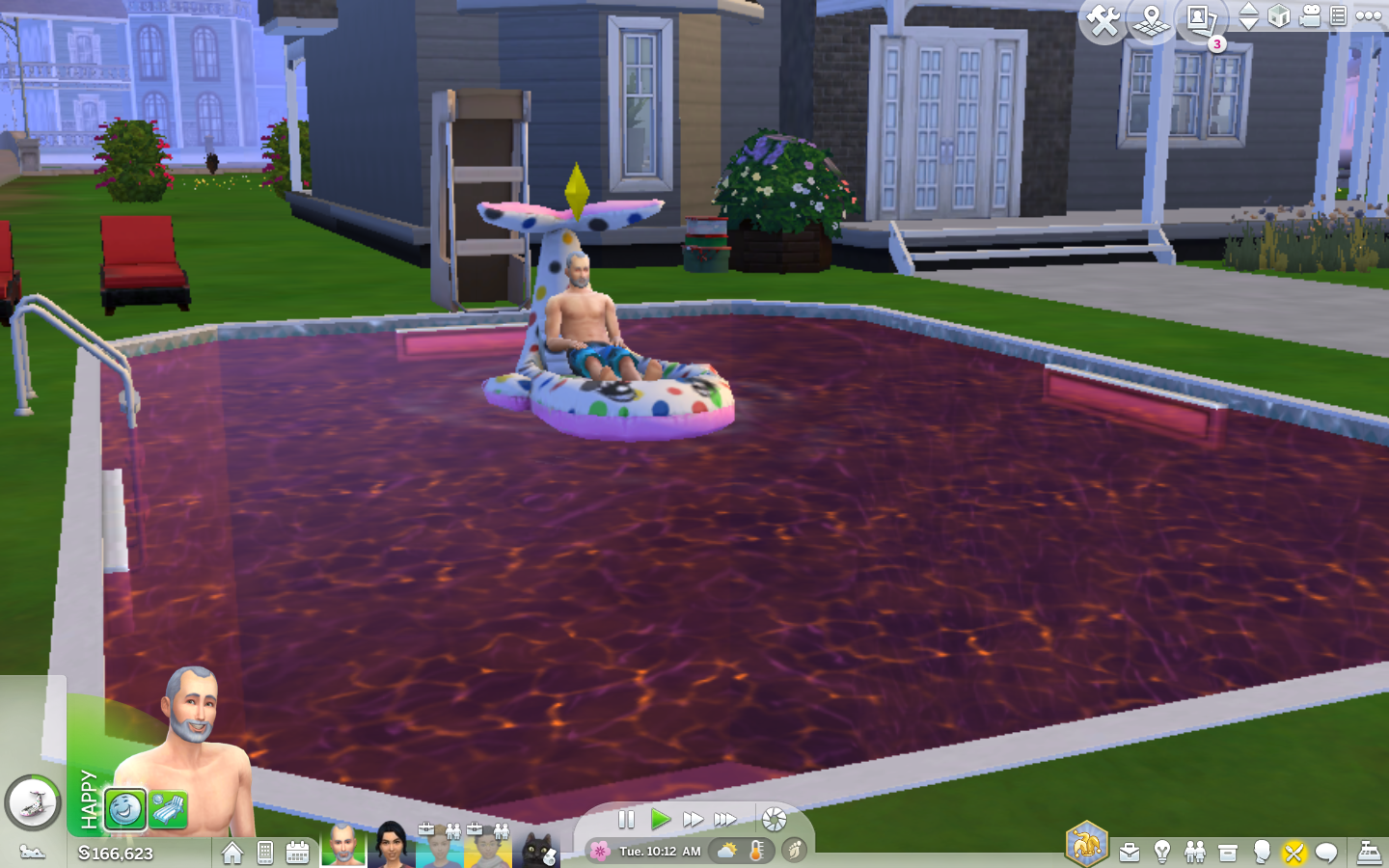The height and width of the screenshot is (868, 1389).
Task: Open the Screenshot Manager photos icon with badge
Action: tap(1198, 19)
